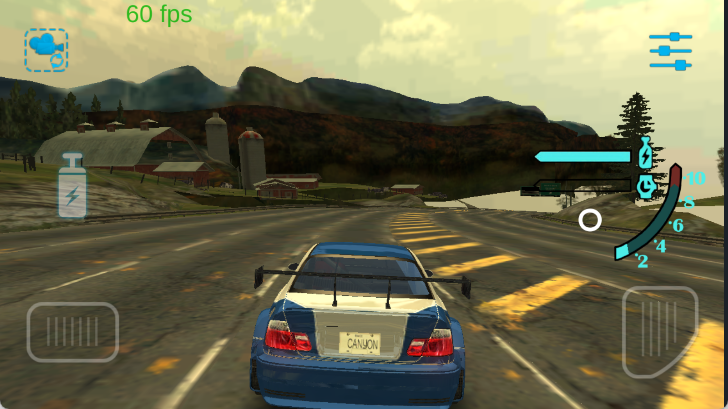Activate the nitro boost bottle
The image size is (728, 409).
[x=72, y=186]
